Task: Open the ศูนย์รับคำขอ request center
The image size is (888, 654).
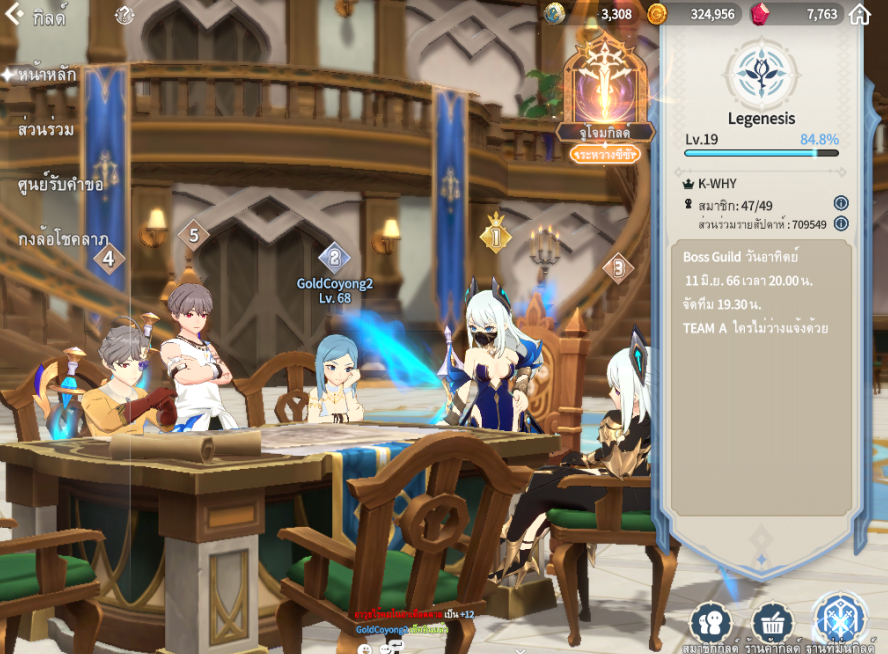Action: pyautogui.click(x=60, y=184)
